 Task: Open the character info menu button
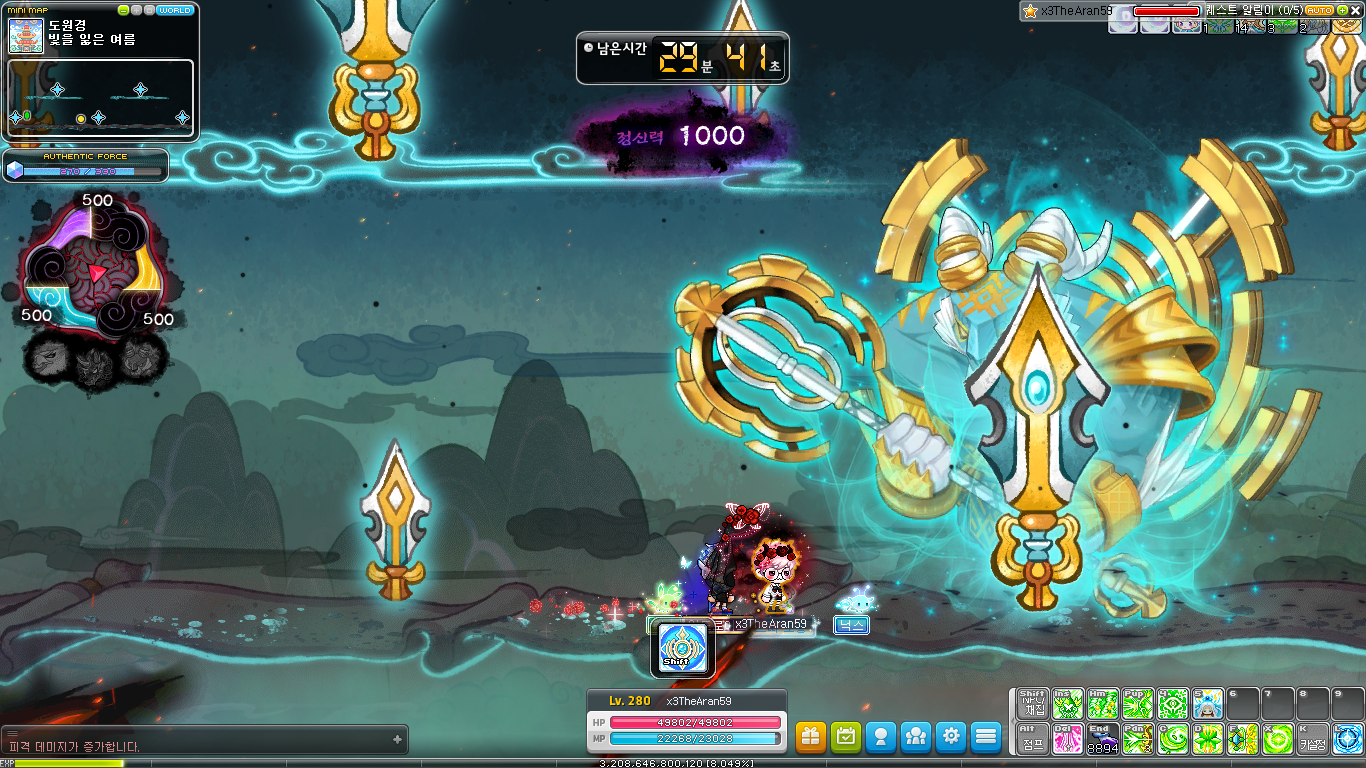881,737
